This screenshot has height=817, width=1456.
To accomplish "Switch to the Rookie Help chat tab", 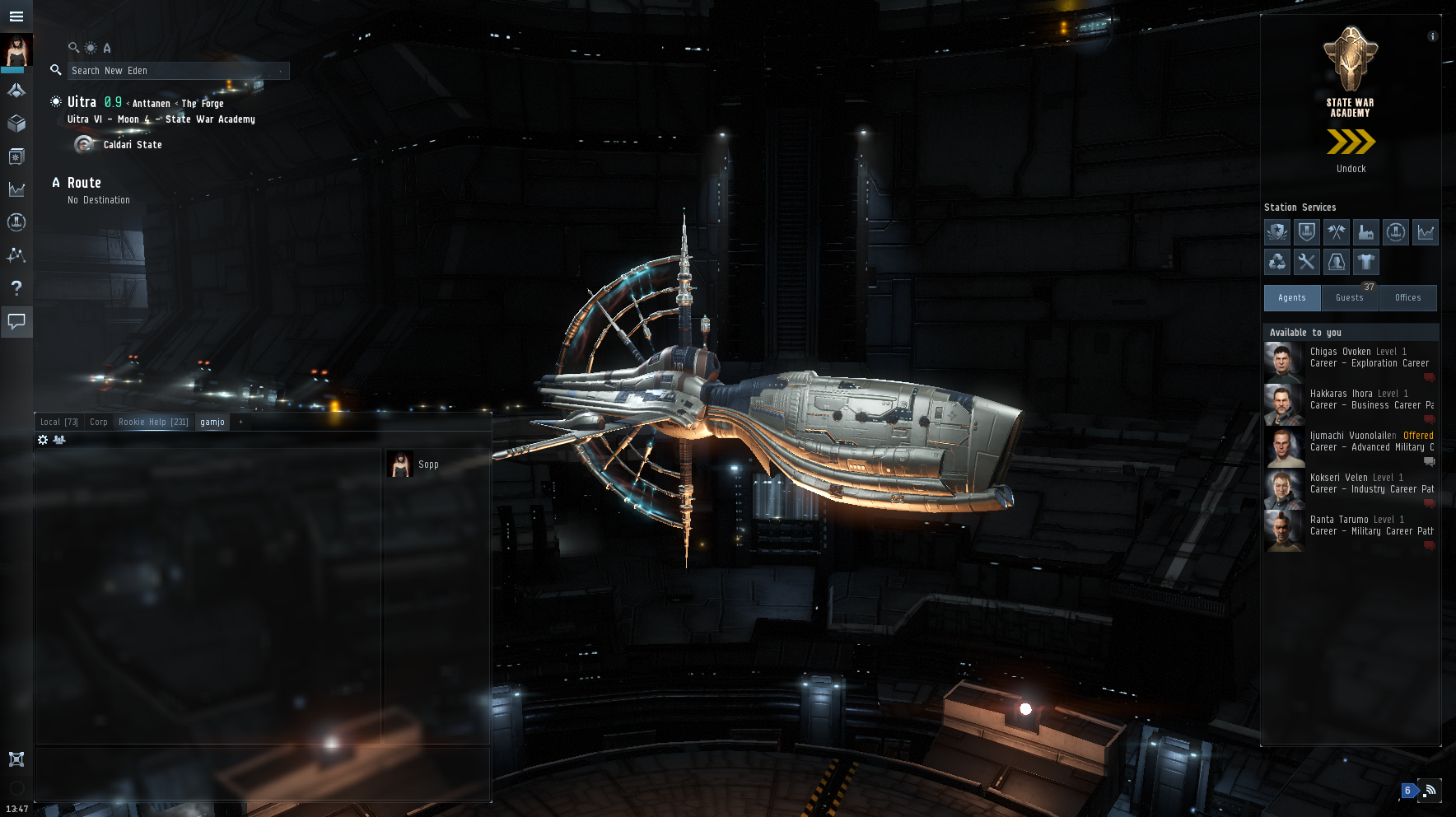I will coord(153,422).
